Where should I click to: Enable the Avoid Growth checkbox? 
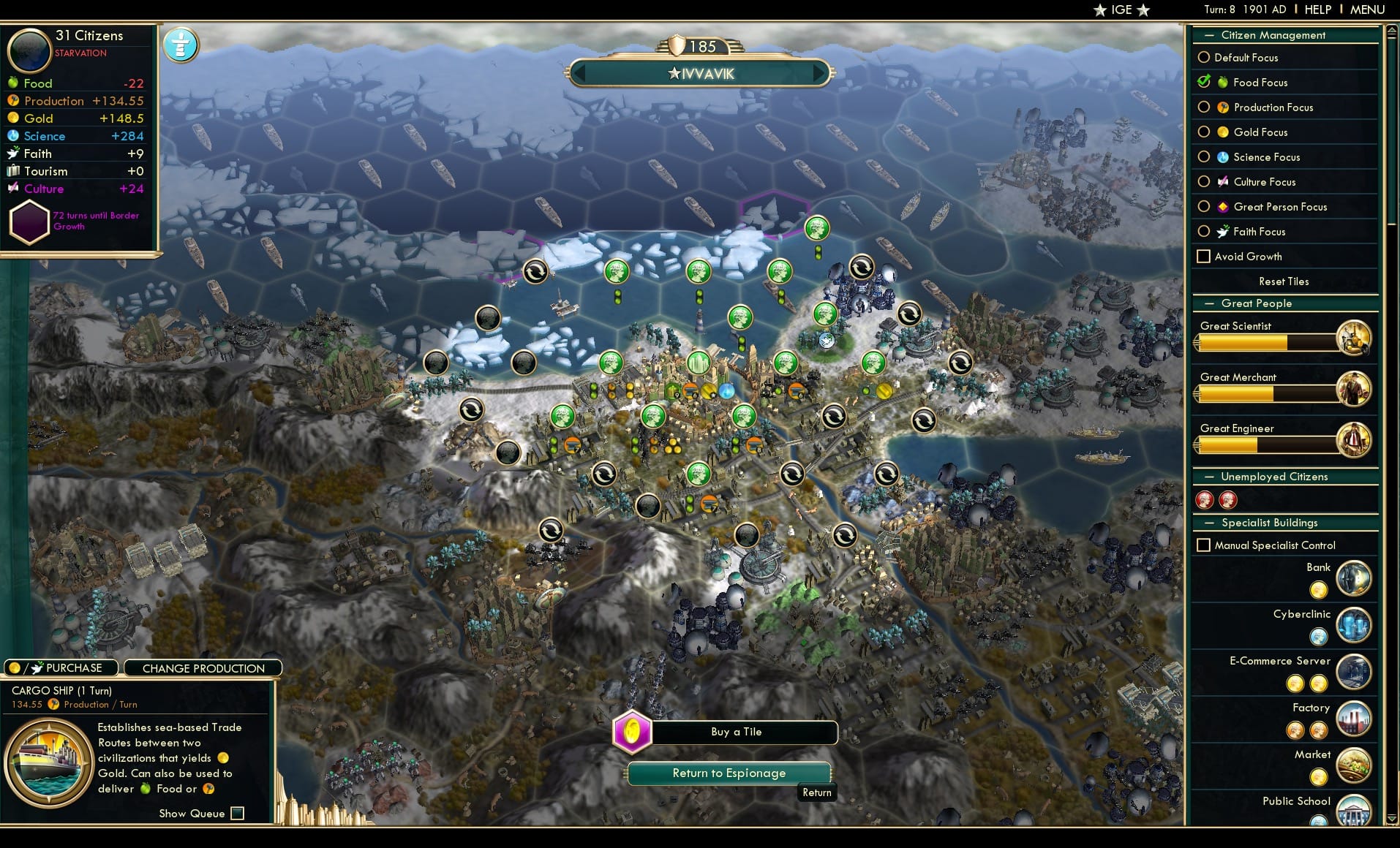coord(1203,257)
